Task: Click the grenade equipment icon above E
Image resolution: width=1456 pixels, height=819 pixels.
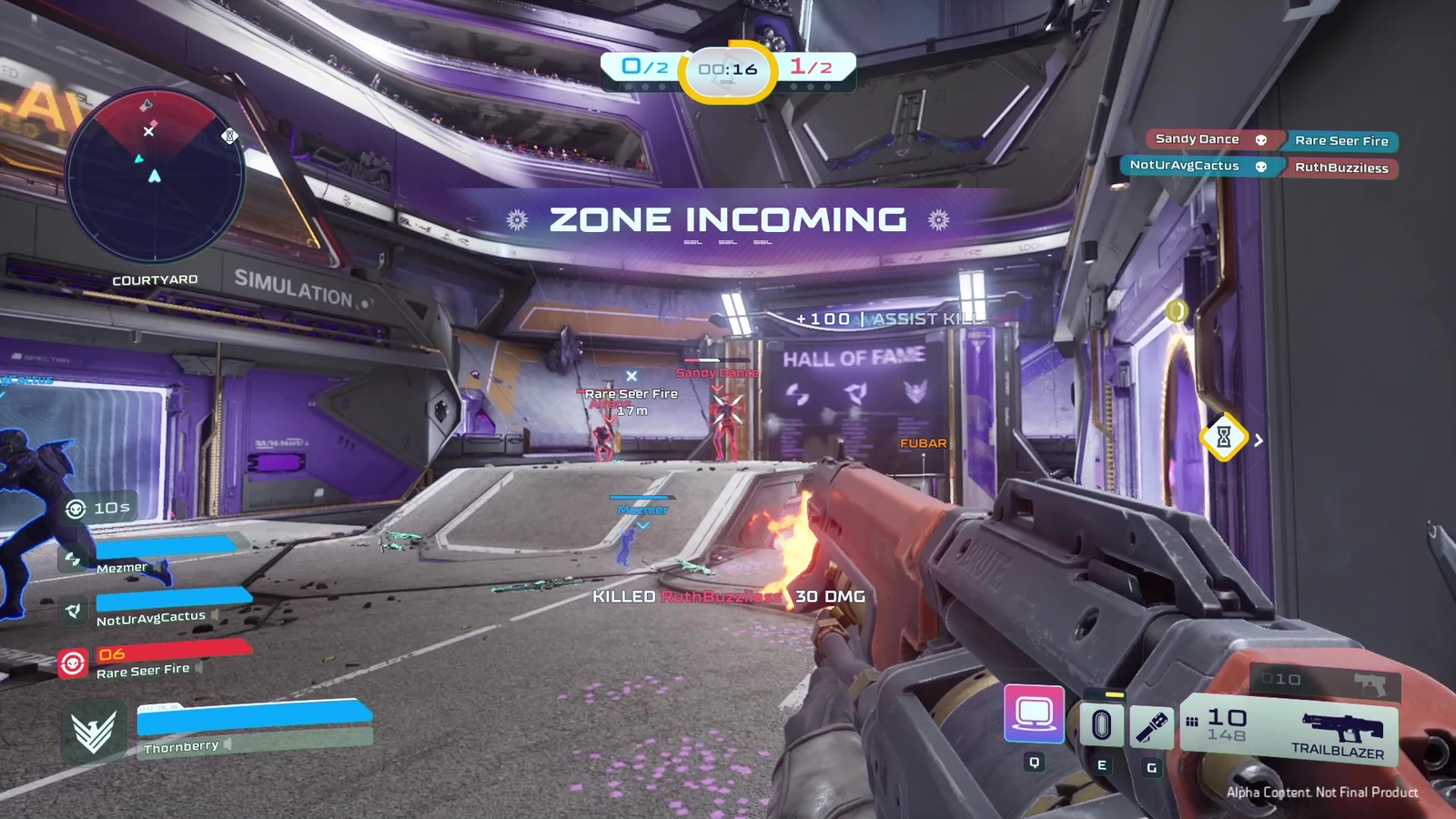Action: pos(1102,723)
